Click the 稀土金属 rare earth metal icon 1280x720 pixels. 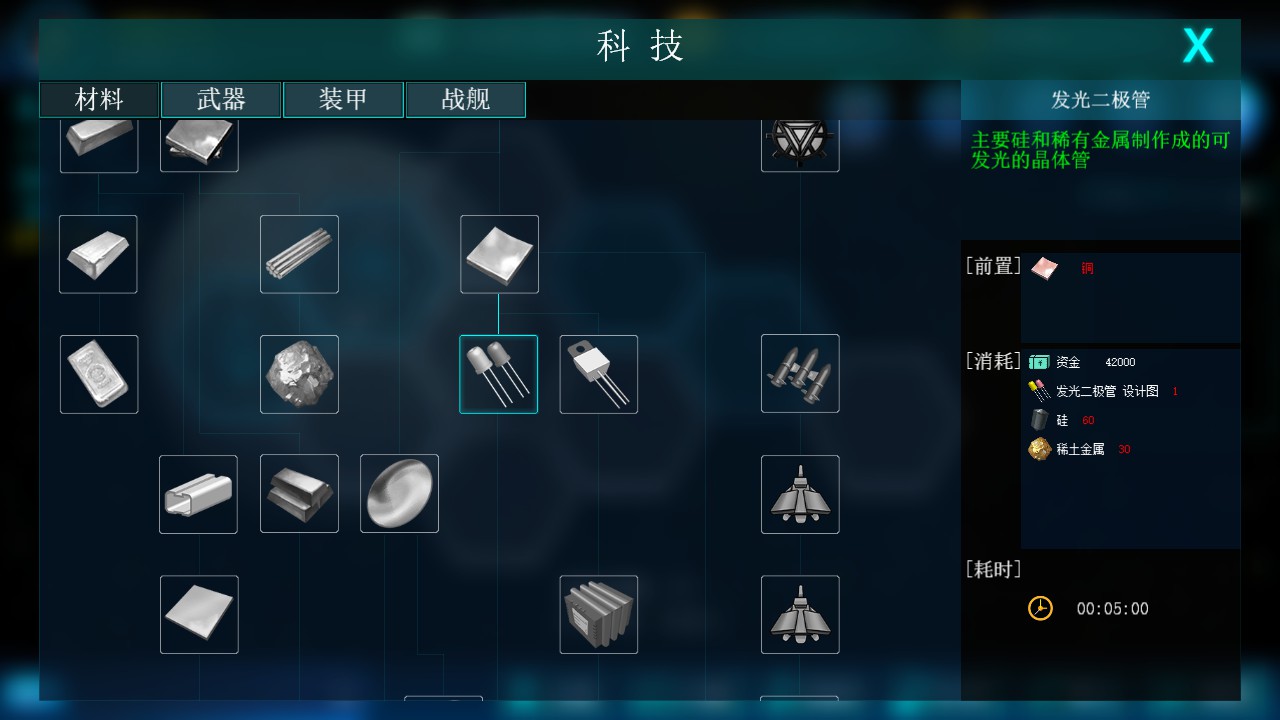(x=1039, y=449)
